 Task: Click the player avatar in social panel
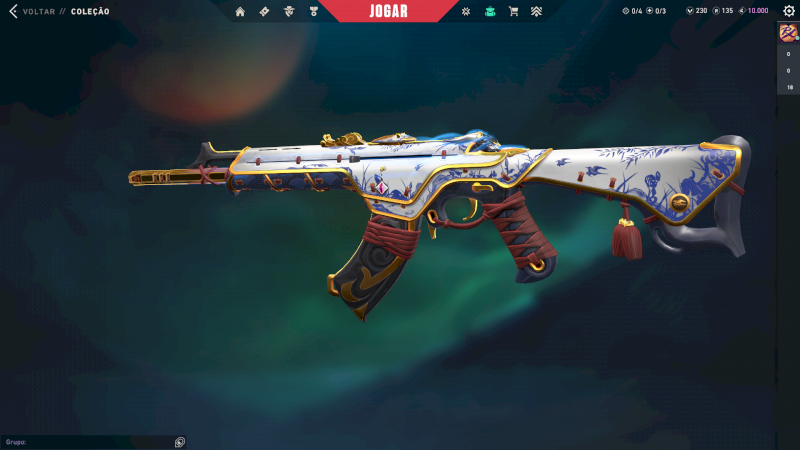787,33
